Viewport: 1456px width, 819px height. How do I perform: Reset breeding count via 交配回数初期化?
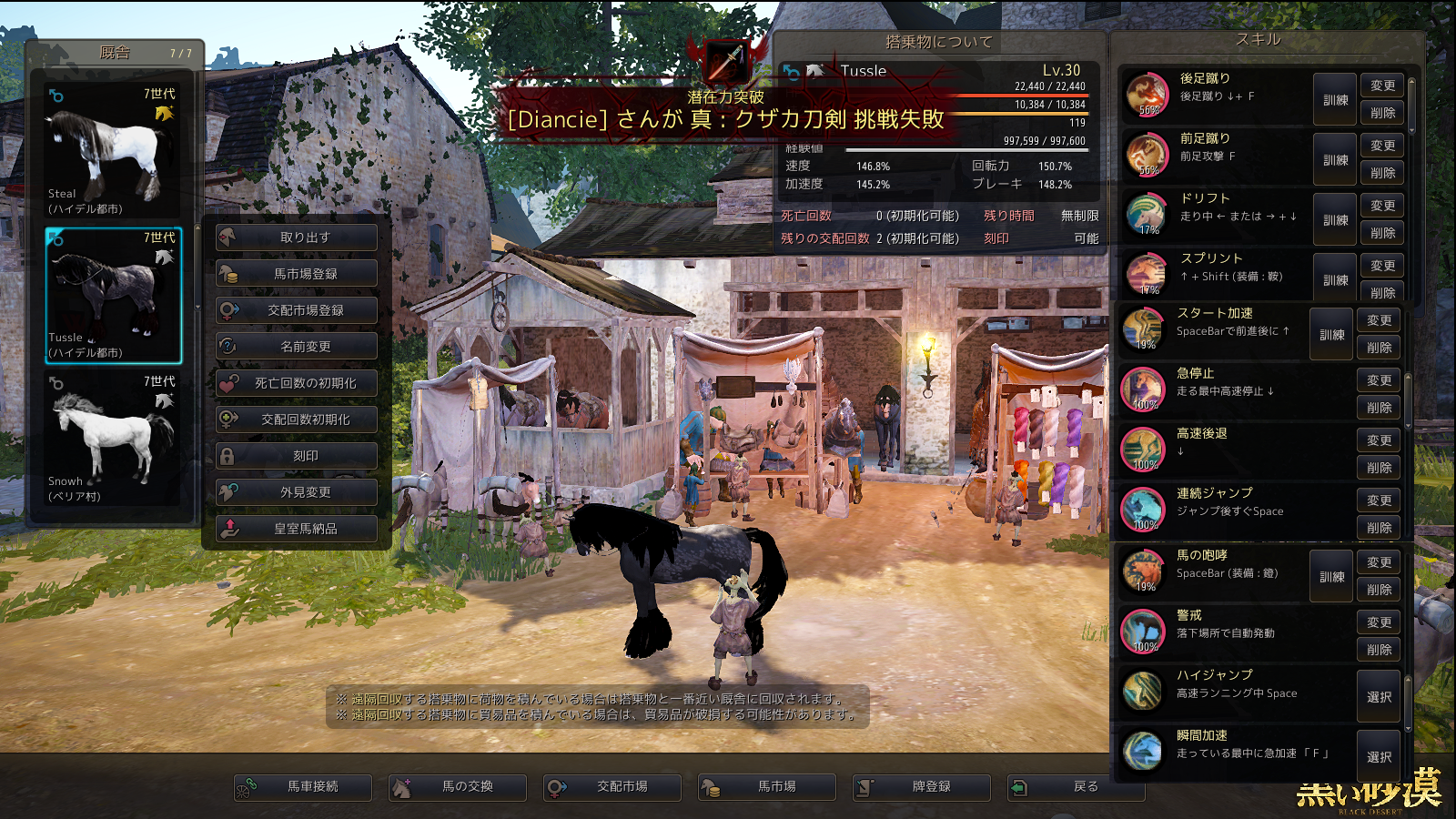coord(297,420)
